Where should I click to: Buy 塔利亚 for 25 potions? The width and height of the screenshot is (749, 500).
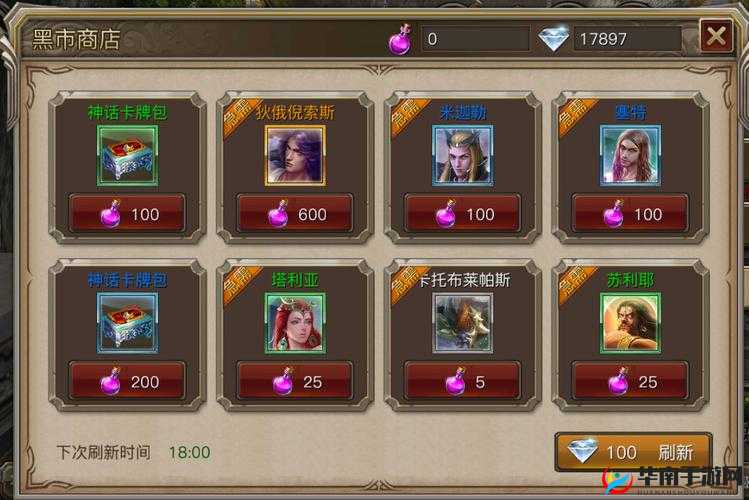(x=295, y=380)
